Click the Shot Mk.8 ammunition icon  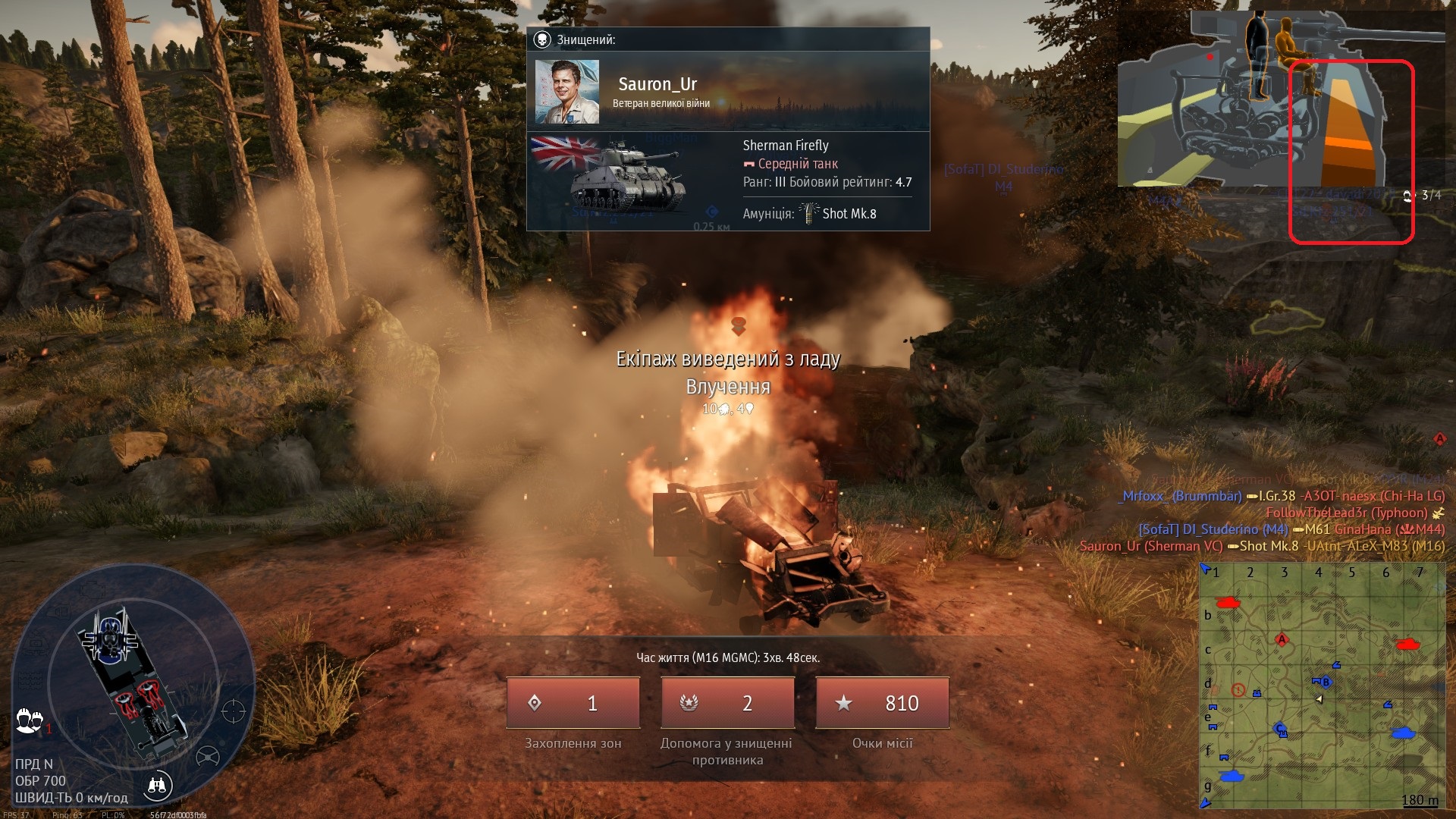(809, 213)
